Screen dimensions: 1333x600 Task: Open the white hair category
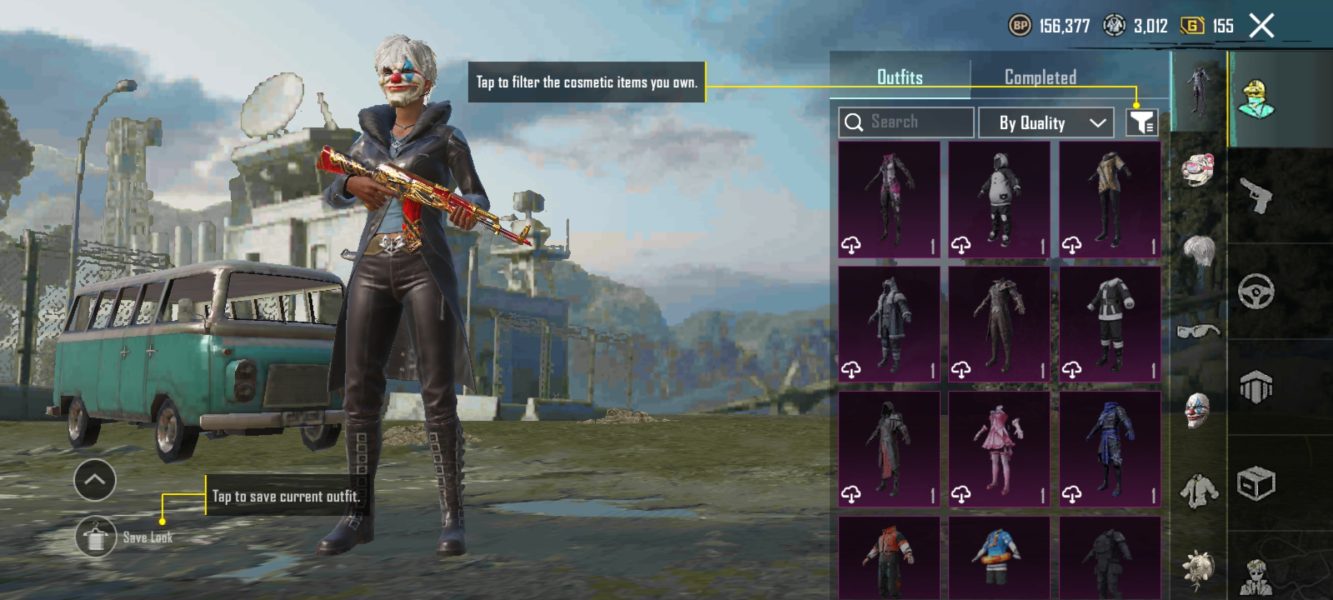point(1198,250)
